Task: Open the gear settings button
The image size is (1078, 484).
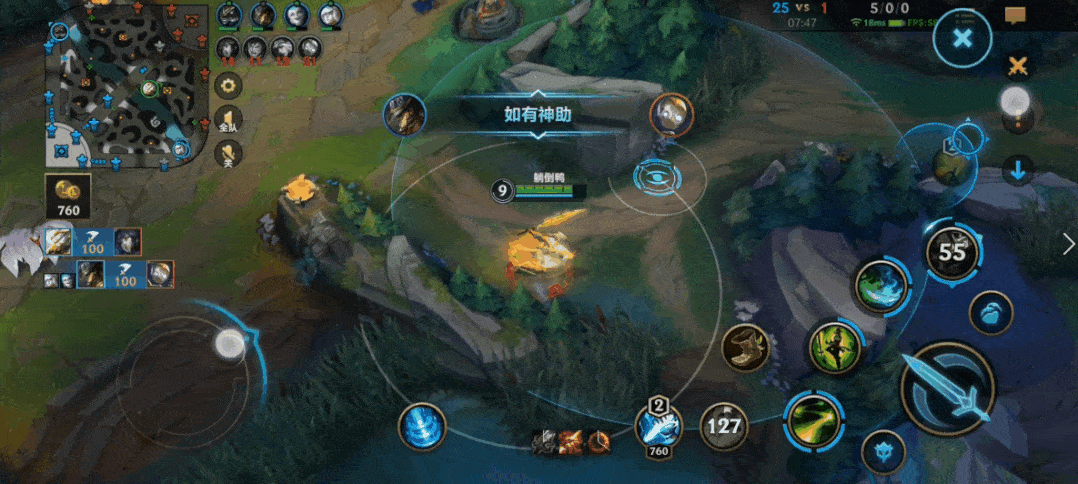Action: tap(229, 85)
